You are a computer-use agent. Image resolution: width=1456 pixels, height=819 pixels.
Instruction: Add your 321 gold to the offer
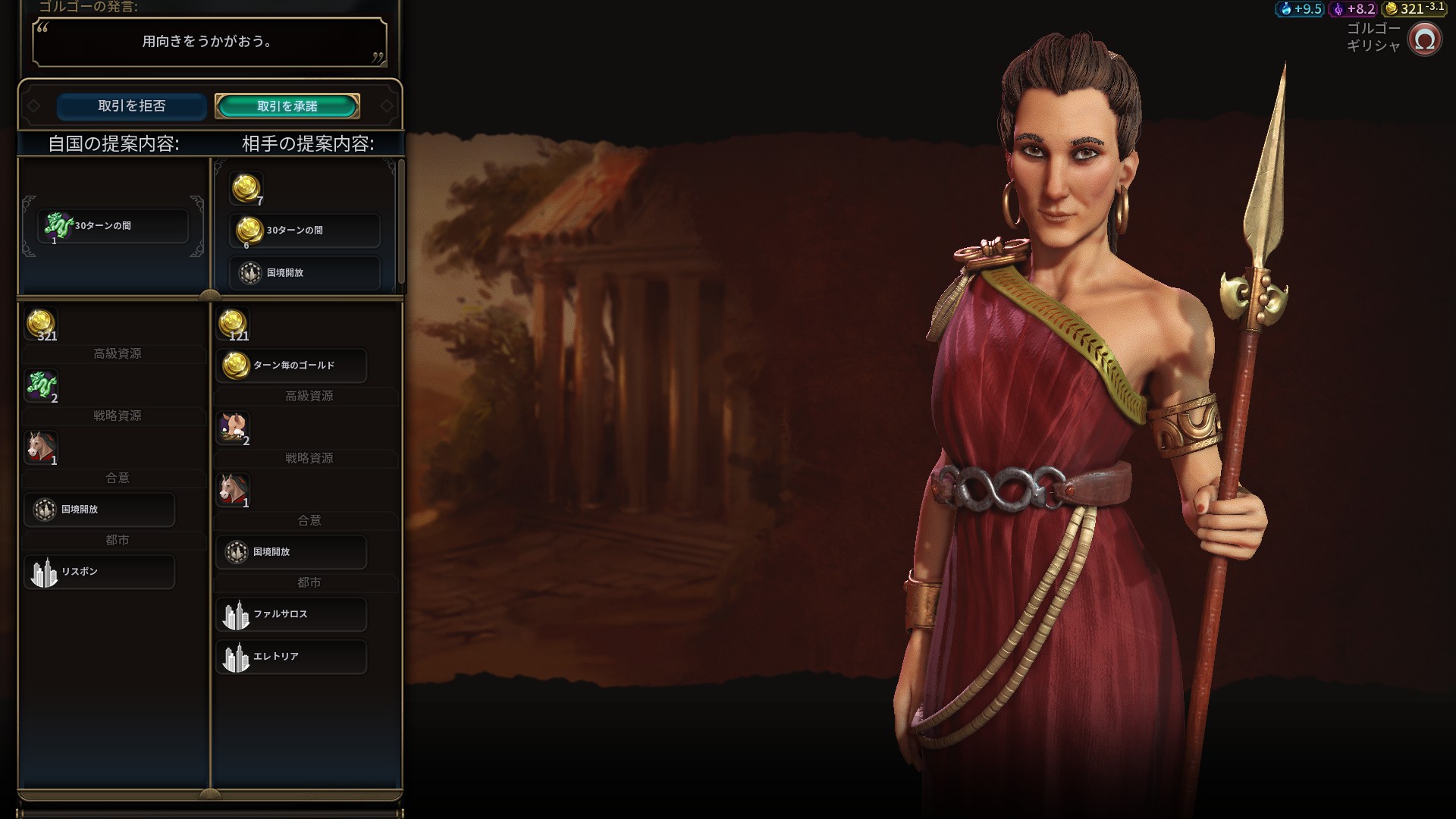[x=41, y=325]
